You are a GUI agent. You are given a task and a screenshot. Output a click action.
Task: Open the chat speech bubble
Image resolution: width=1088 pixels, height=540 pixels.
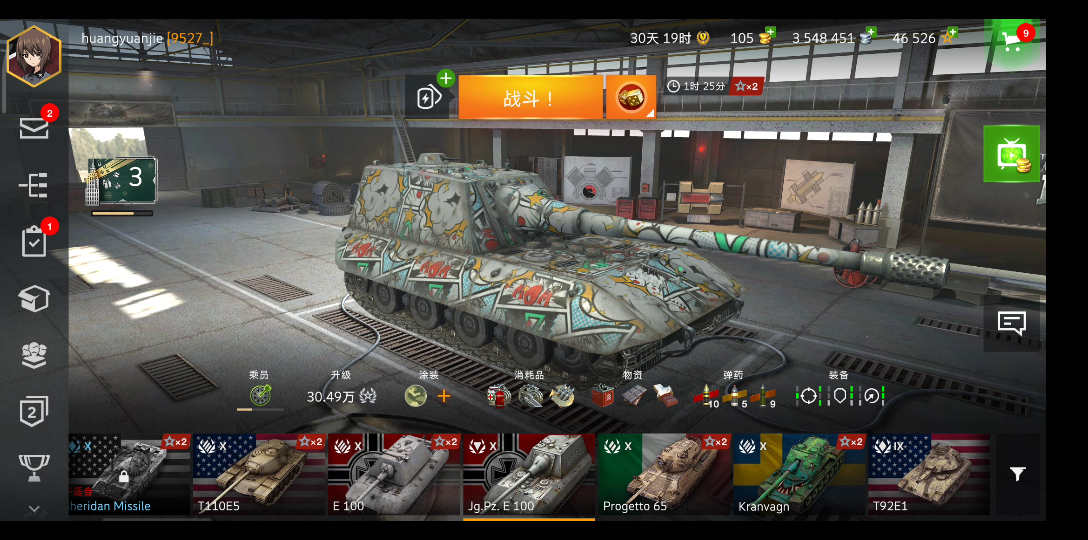pos(1011,324)
